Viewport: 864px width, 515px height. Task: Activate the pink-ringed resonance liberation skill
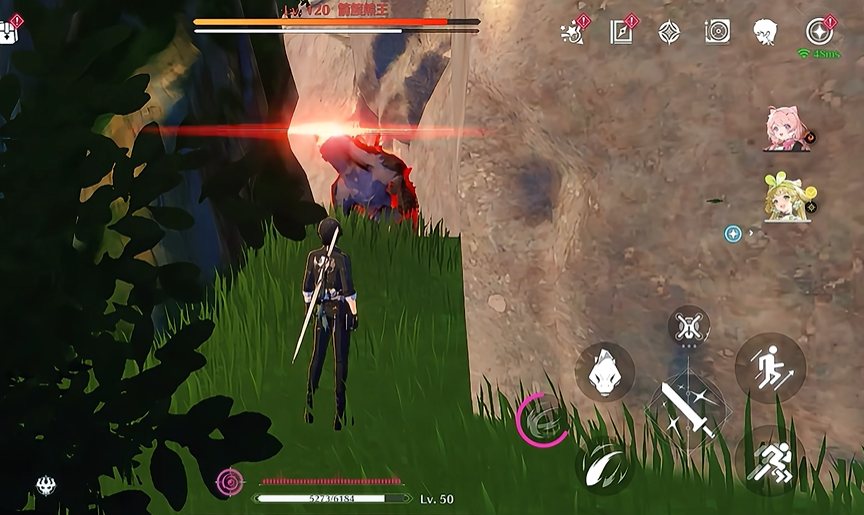pos(543,419)
